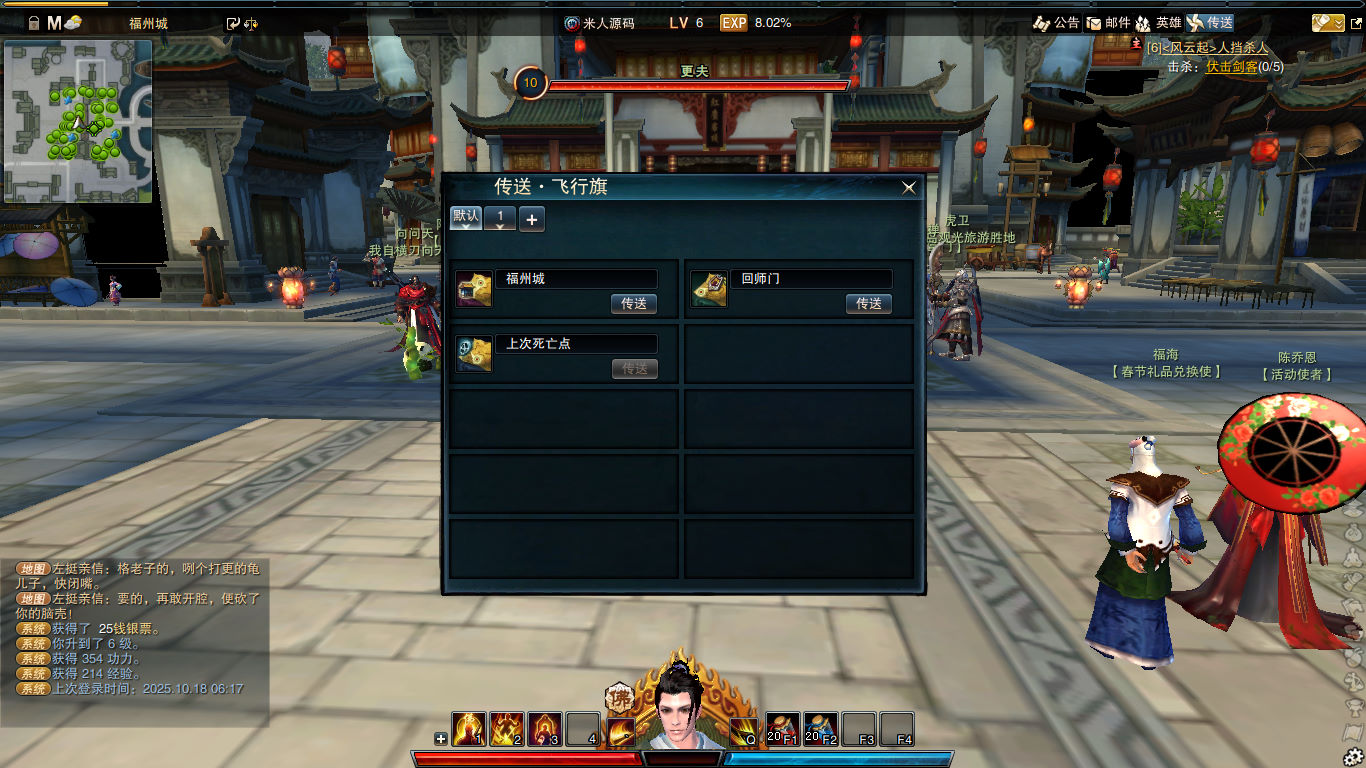Teleport to 福州城 with its 传送 button
Viewport: 1366px width, 768px height.
(634, 304)
